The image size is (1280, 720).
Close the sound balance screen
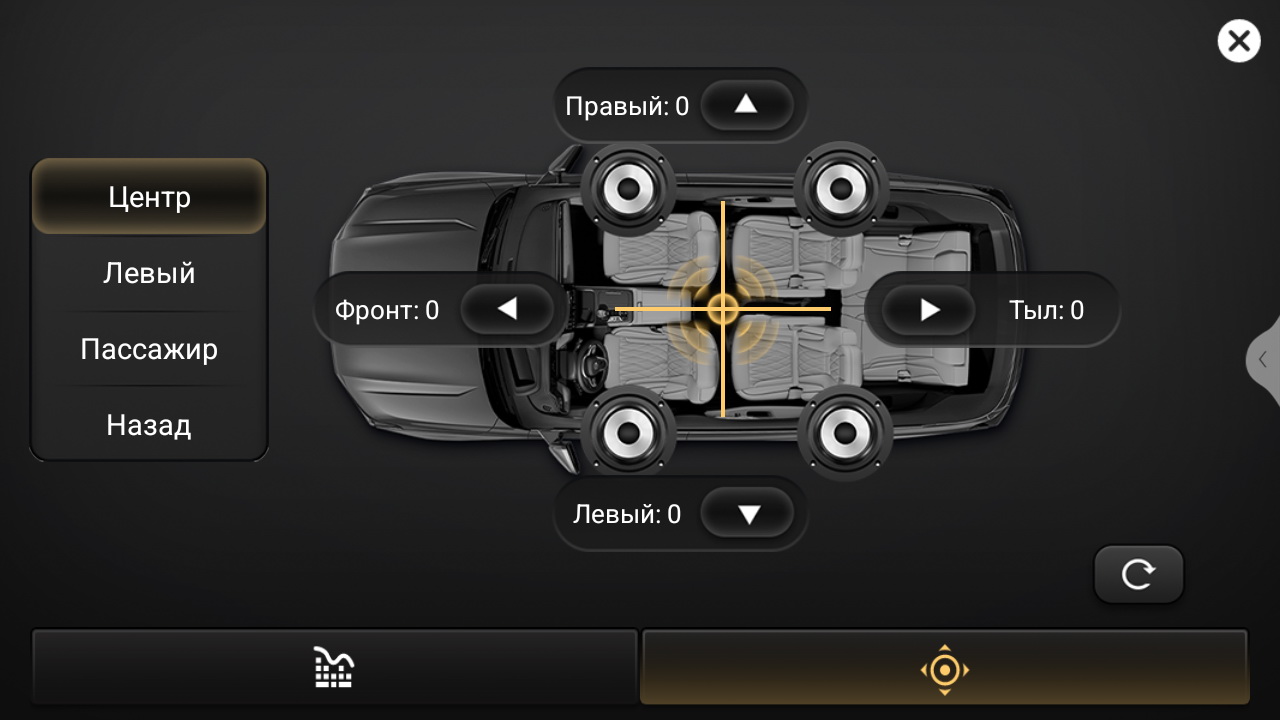(1238, 42)
